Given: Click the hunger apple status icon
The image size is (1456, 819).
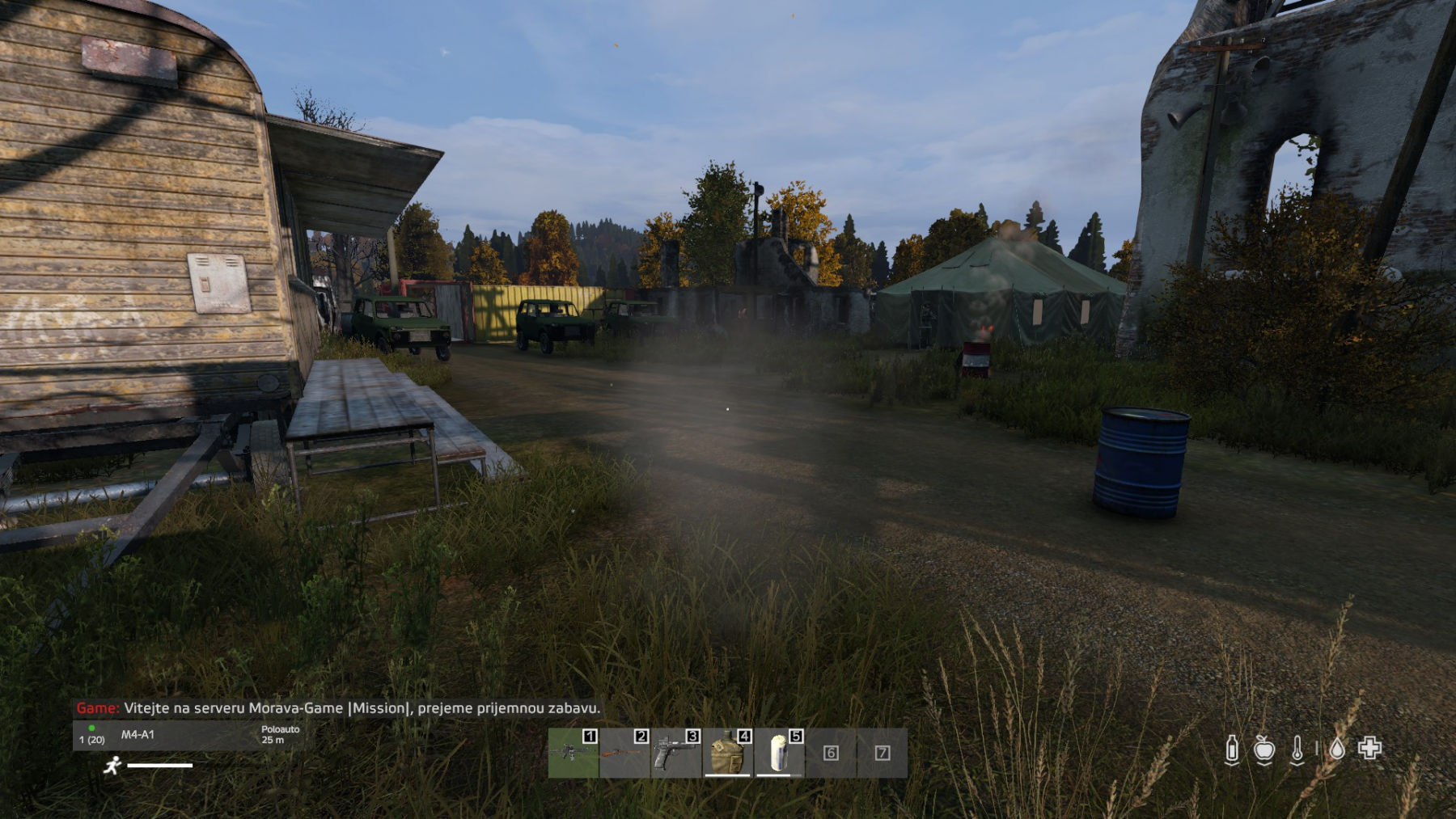Looking at the screenshot, I should point(1264,749).
